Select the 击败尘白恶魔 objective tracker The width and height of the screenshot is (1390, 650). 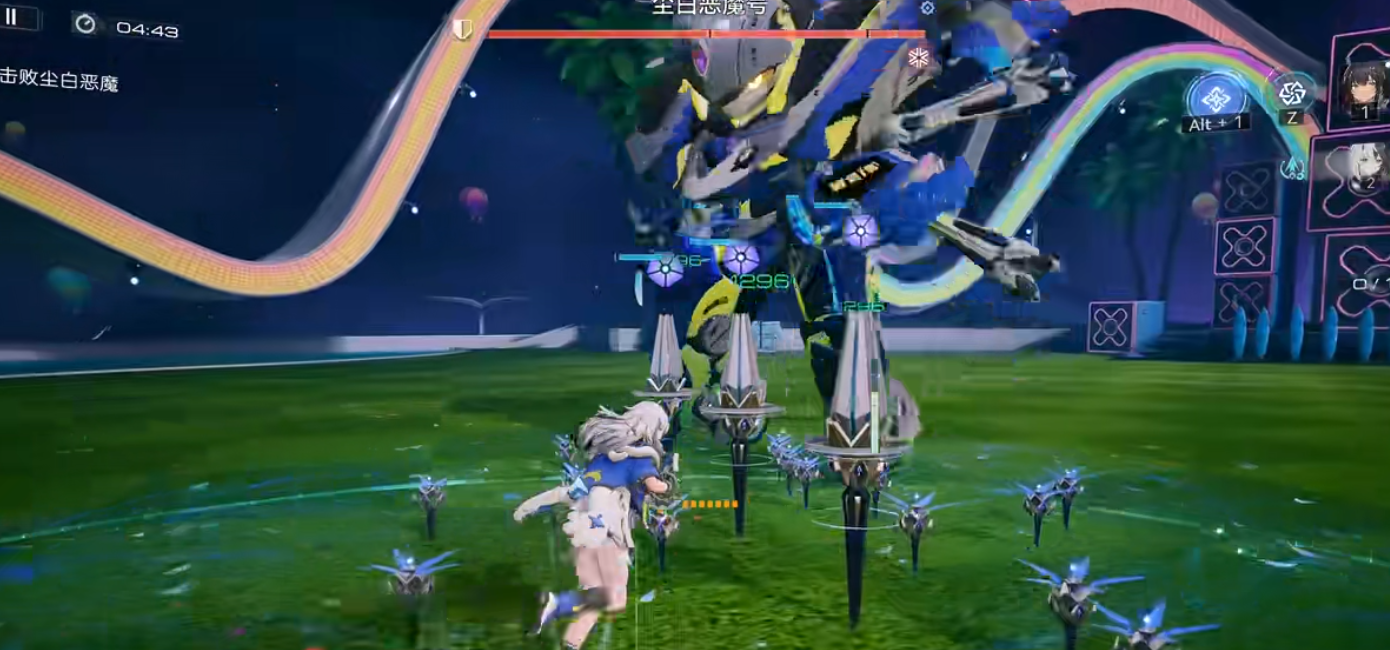pos(59,81)
